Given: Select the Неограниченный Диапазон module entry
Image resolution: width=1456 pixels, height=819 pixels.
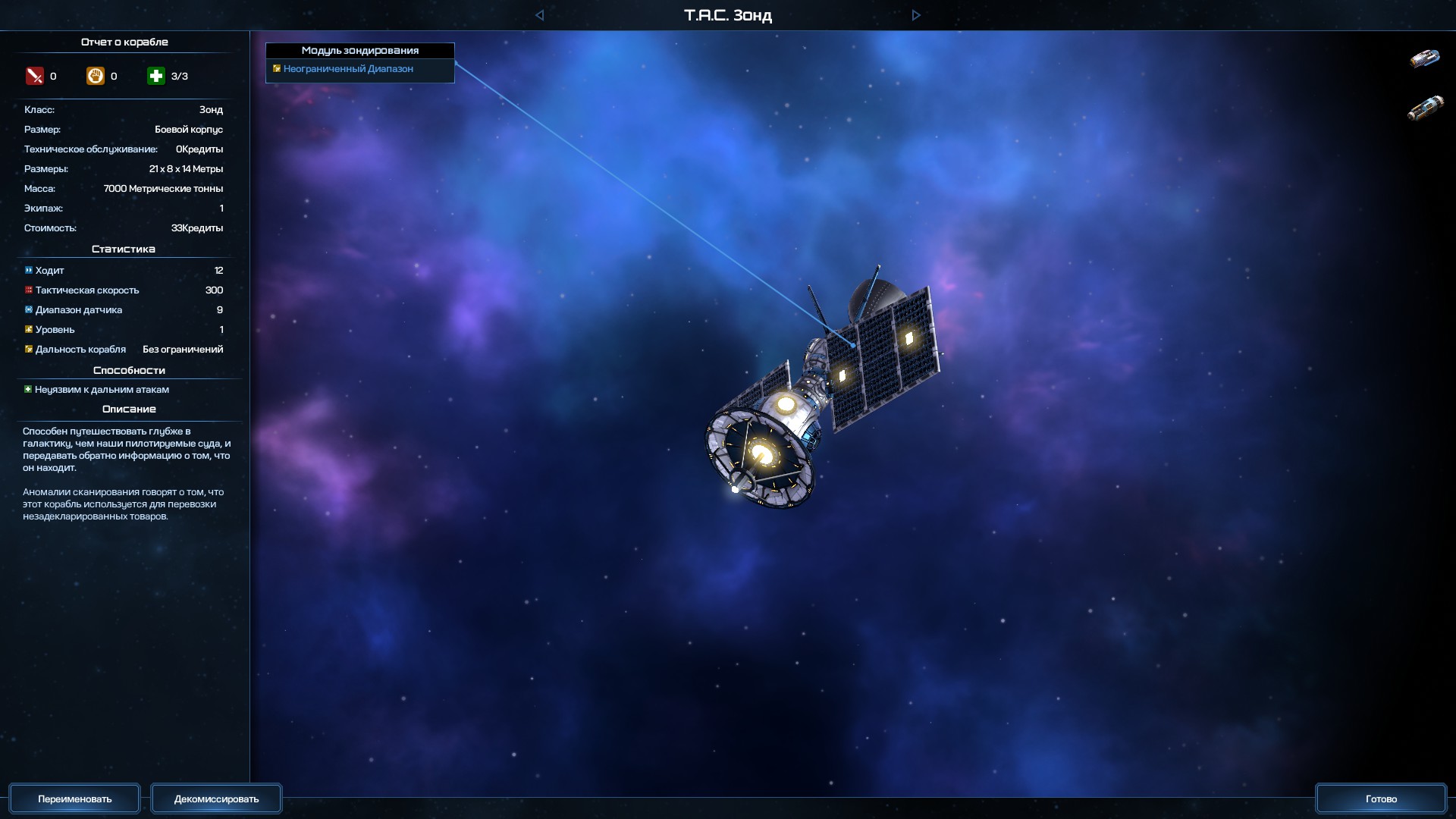Looking at the screenshot, I should pos(348,69).
